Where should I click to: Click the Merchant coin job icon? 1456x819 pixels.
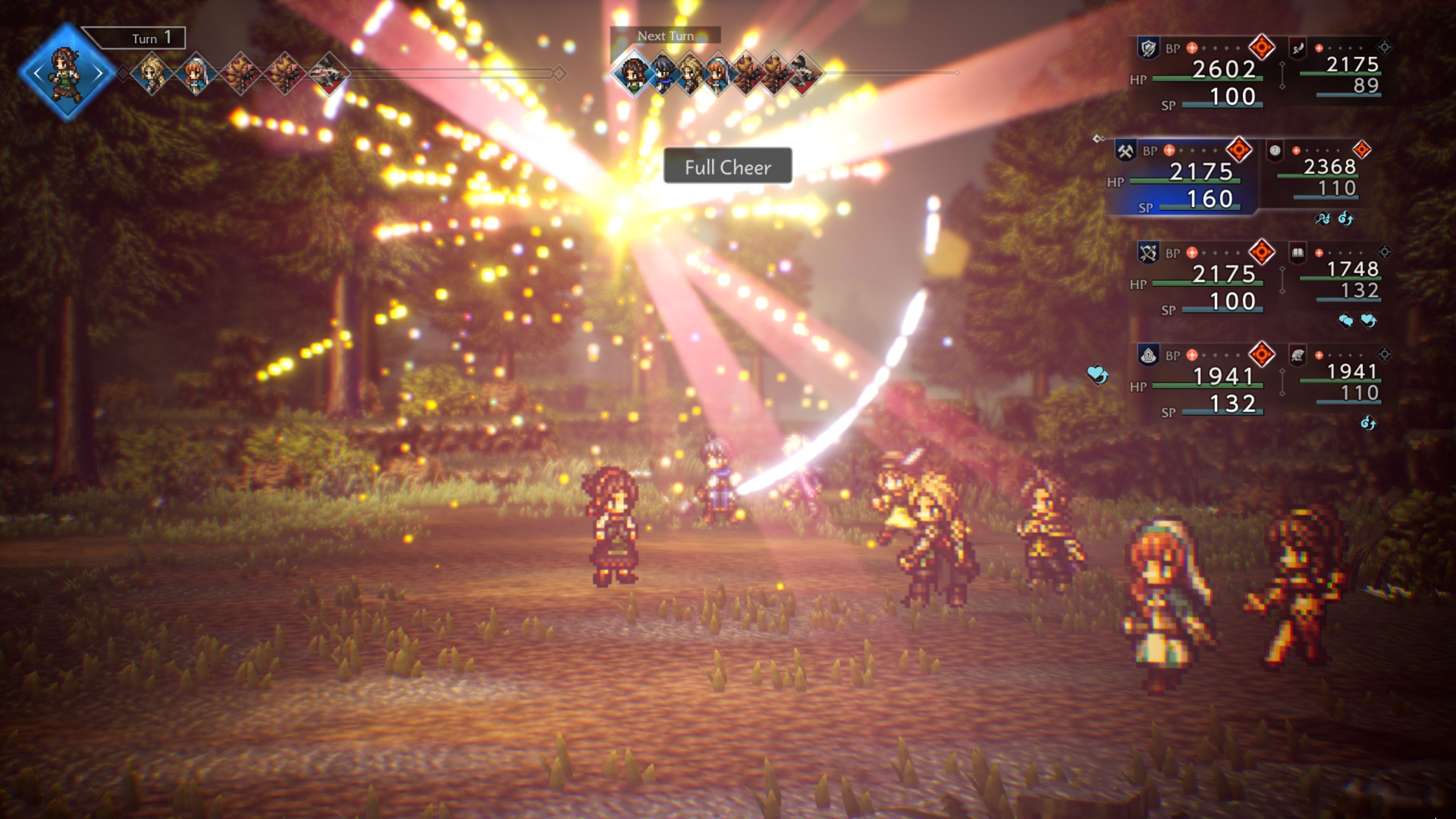[x=1276, y=151]
